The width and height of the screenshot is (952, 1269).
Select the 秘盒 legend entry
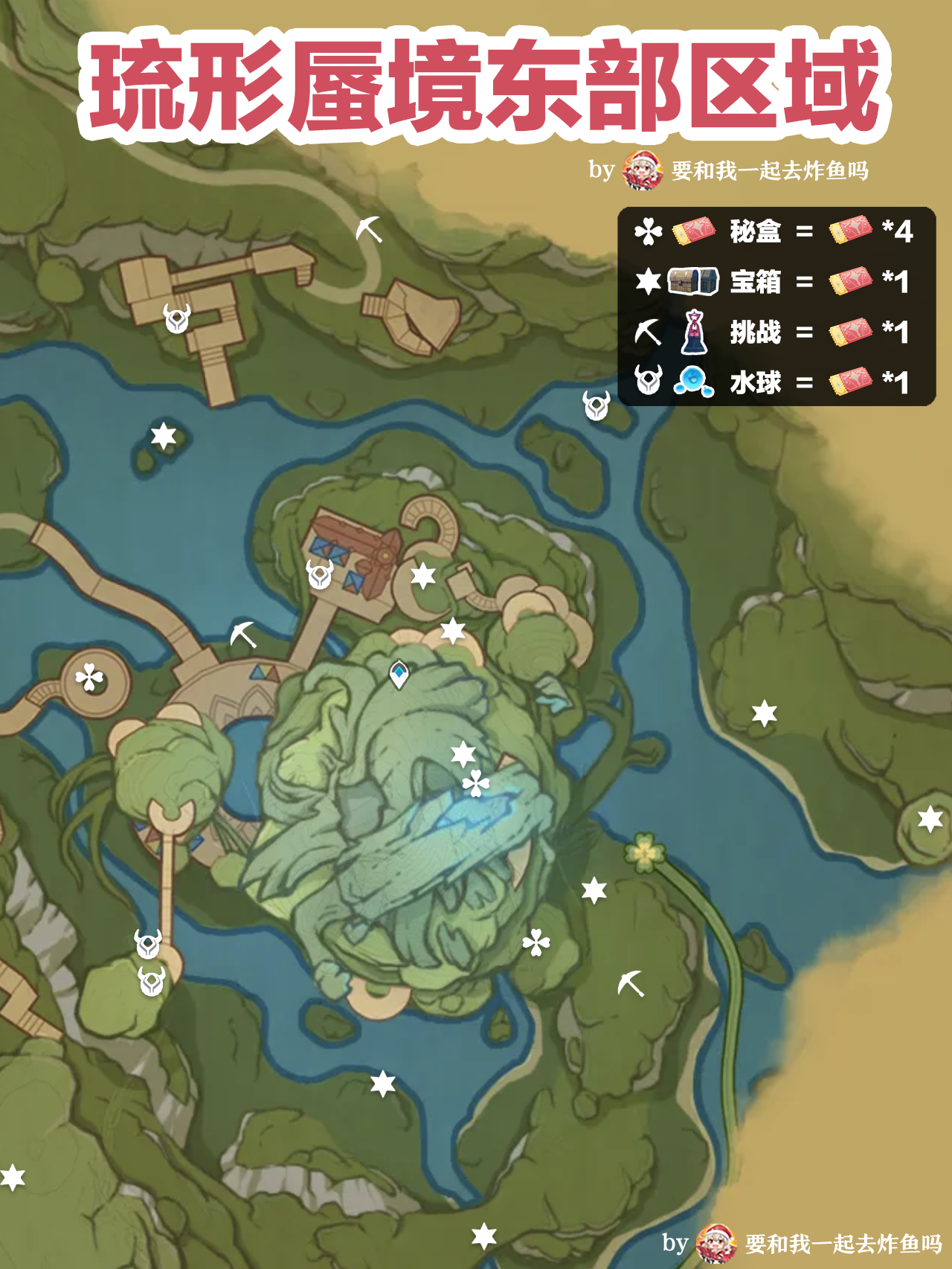[x=754, y=232]
